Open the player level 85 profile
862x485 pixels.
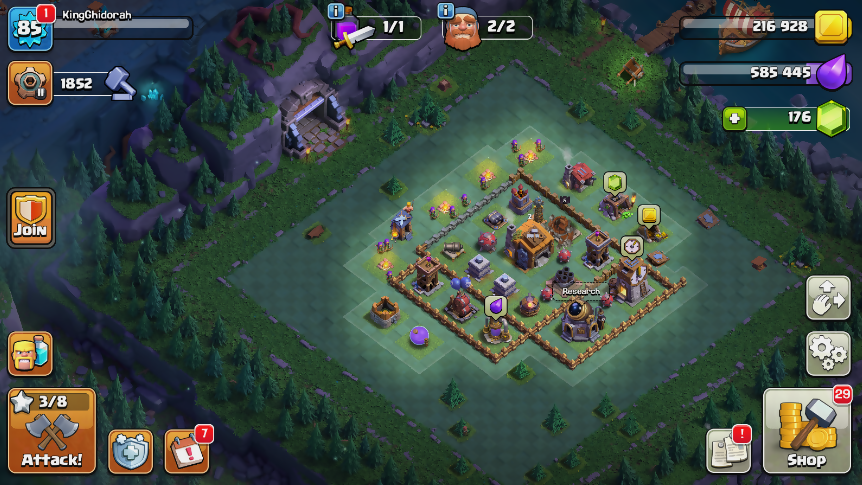pos(29,28)
